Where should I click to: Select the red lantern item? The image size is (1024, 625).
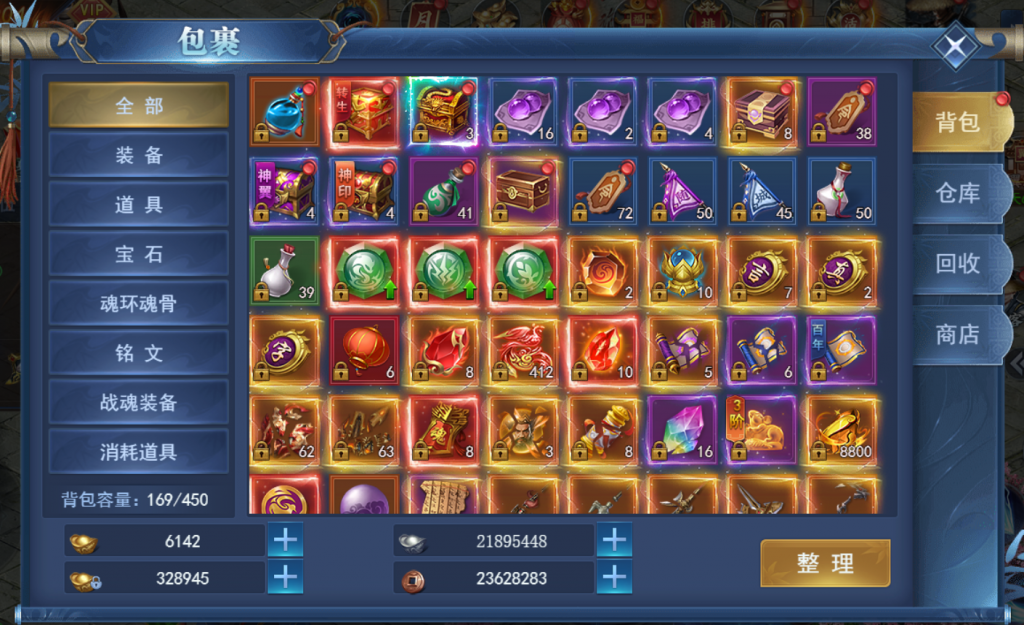tap(364, 351)
